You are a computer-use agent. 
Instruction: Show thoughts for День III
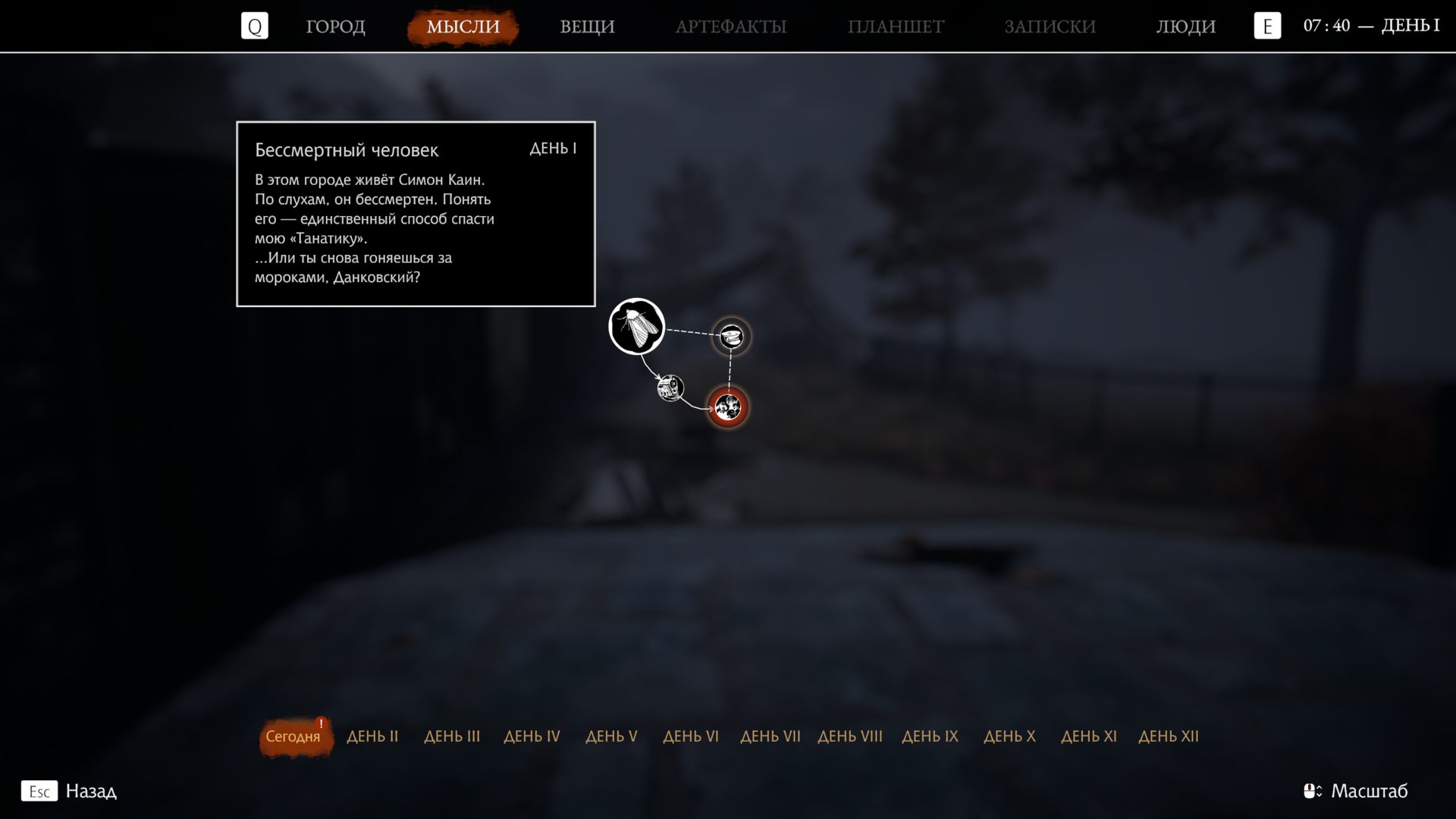click(x=452, y=736)
